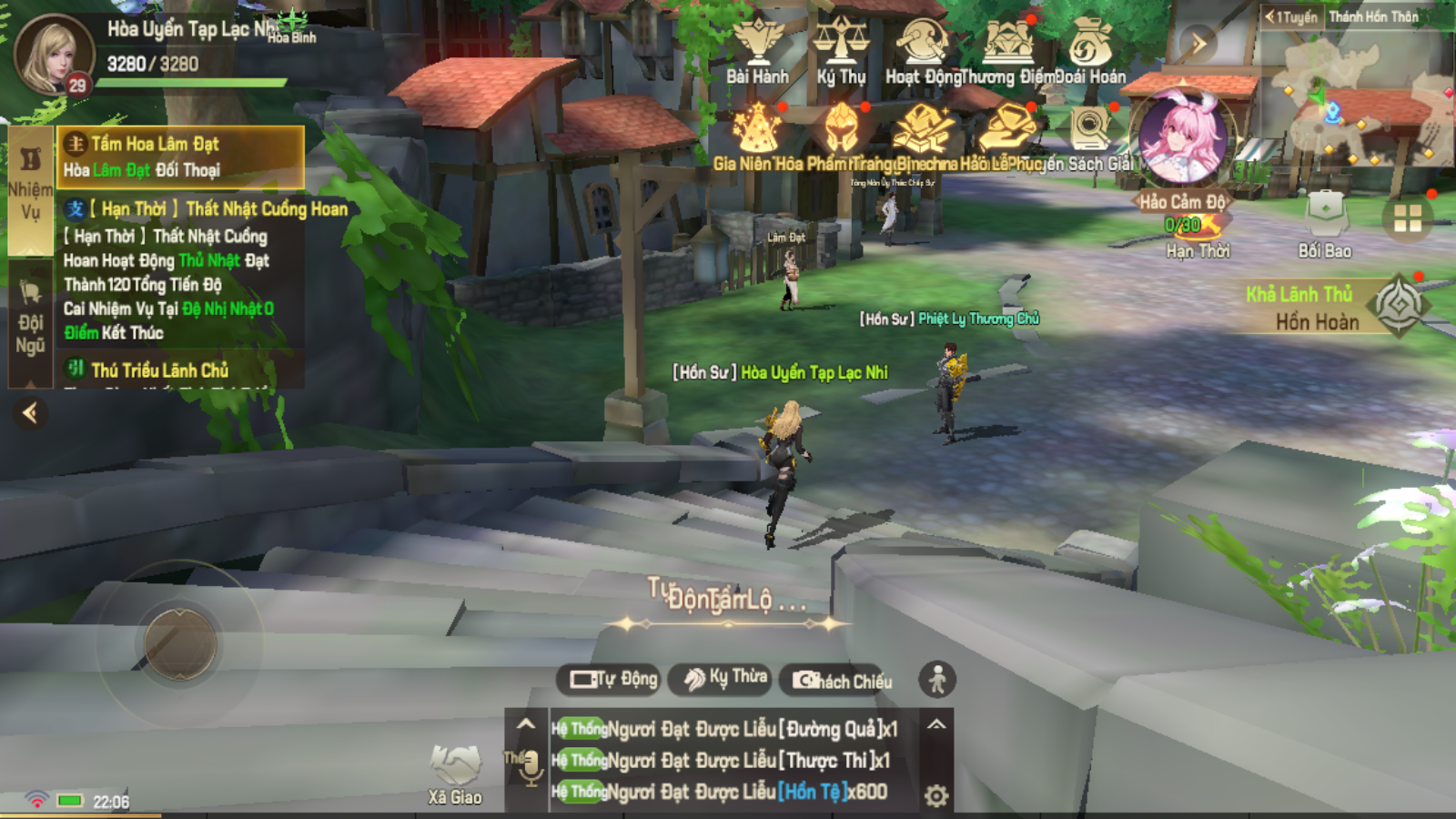1456x819 pixels.
Task: Toggle the Tự Động auto mode
Action: 613,679
